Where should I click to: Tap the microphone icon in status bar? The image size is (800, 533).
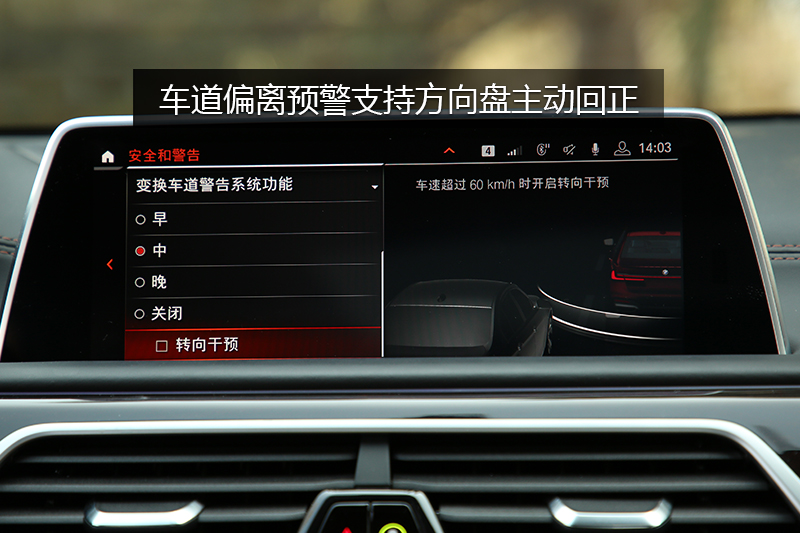pos(595,149)
